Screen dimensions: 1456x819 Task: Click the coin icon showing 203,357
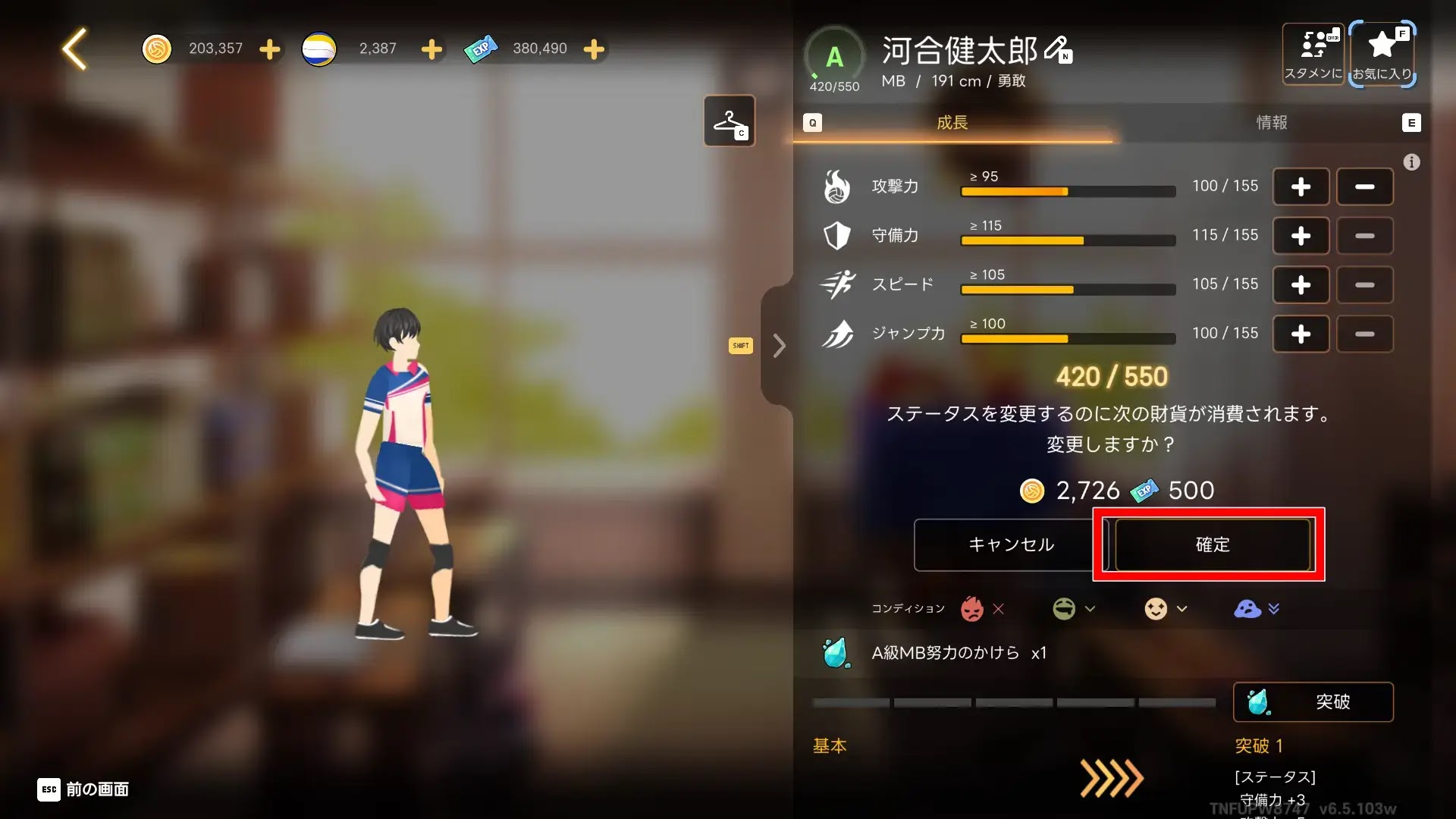coord(157,48)
